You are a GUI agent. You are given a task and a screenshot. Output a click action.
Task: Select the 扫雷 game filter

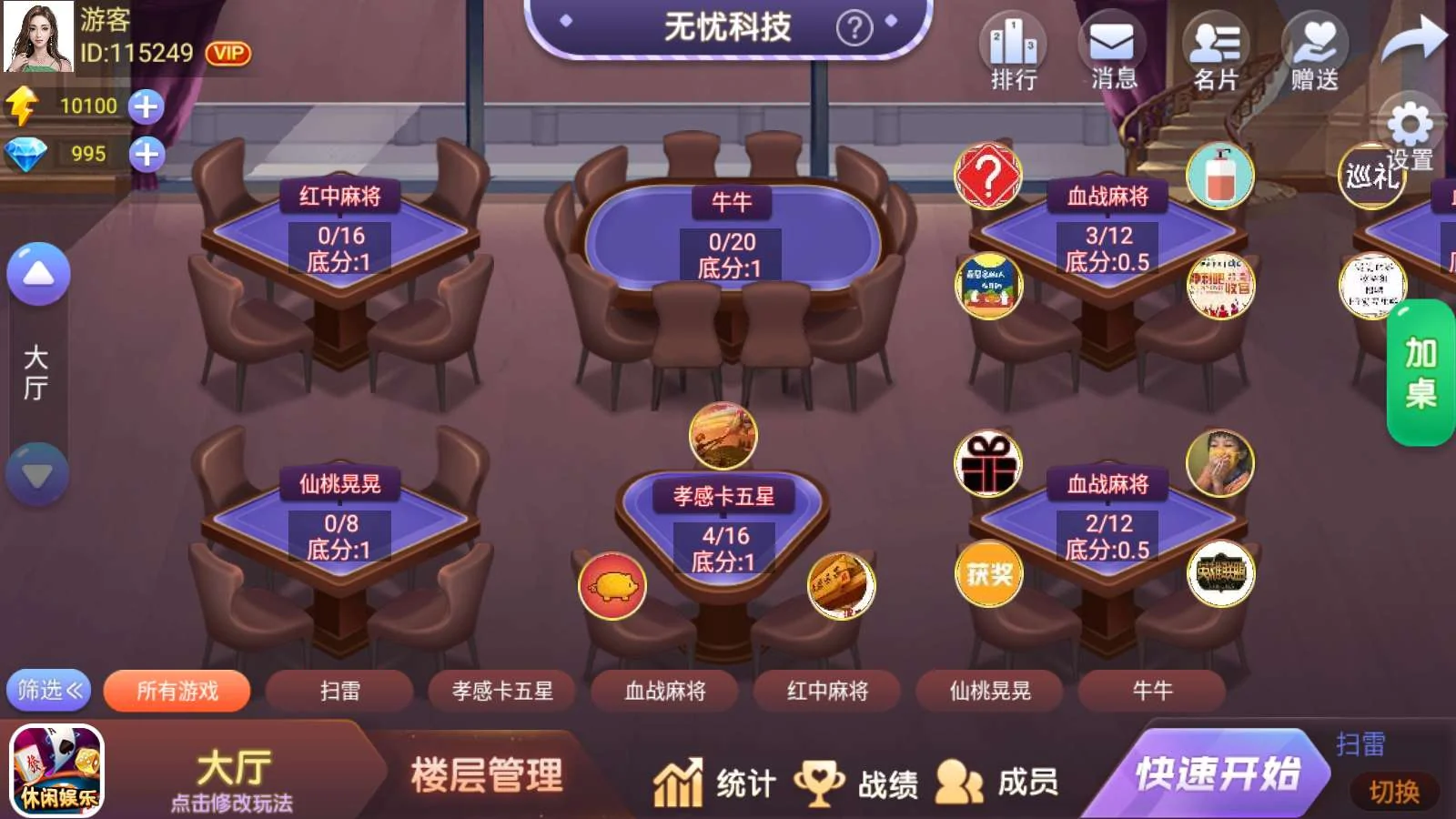point(340,691)
